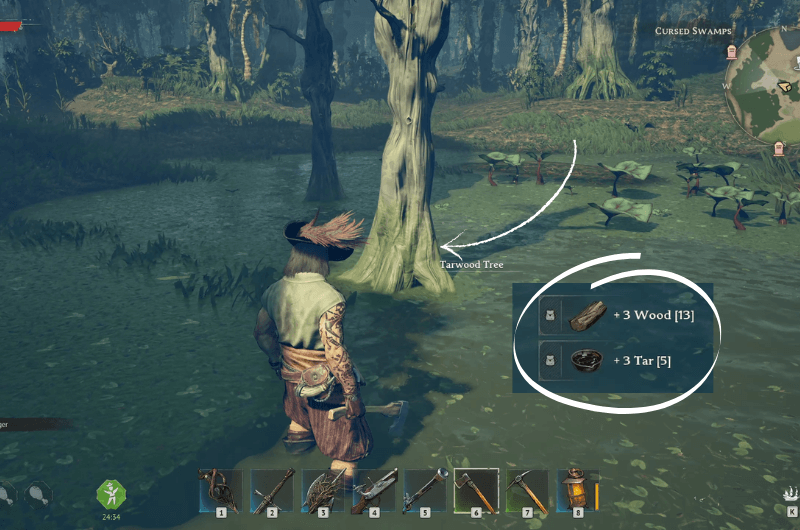Click the tombstone marker at minimap's bottom edge

tap(779, 149)
